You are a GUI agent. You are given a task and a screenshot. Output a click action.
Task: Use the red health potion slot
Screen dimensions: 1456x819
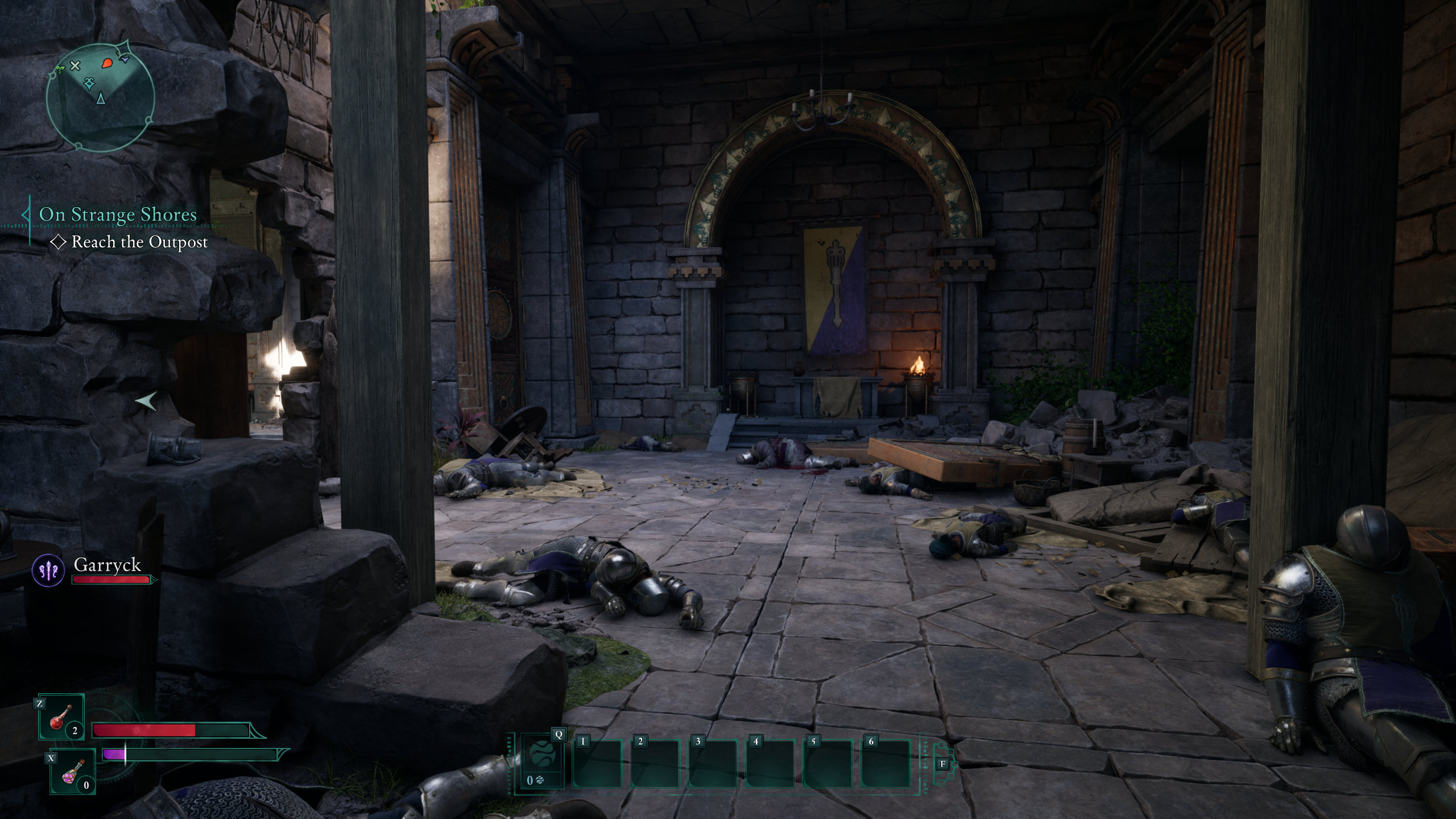(x=61, y=717)
